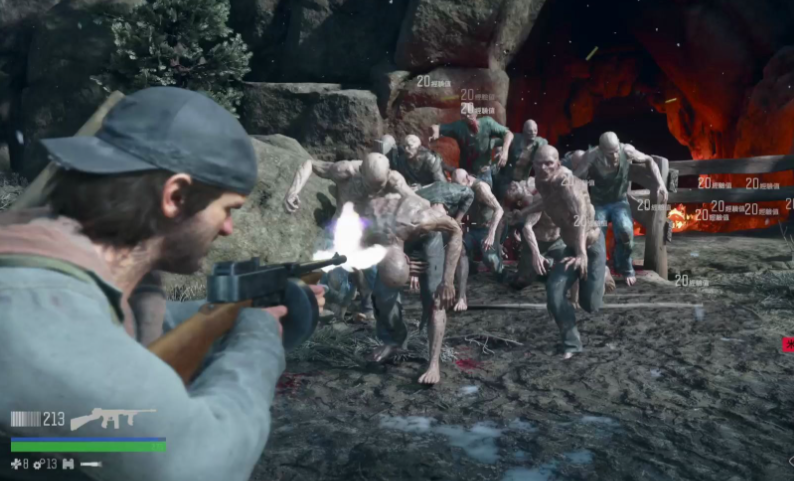Click the red marker at the screen edge

[x=788, y=345]
